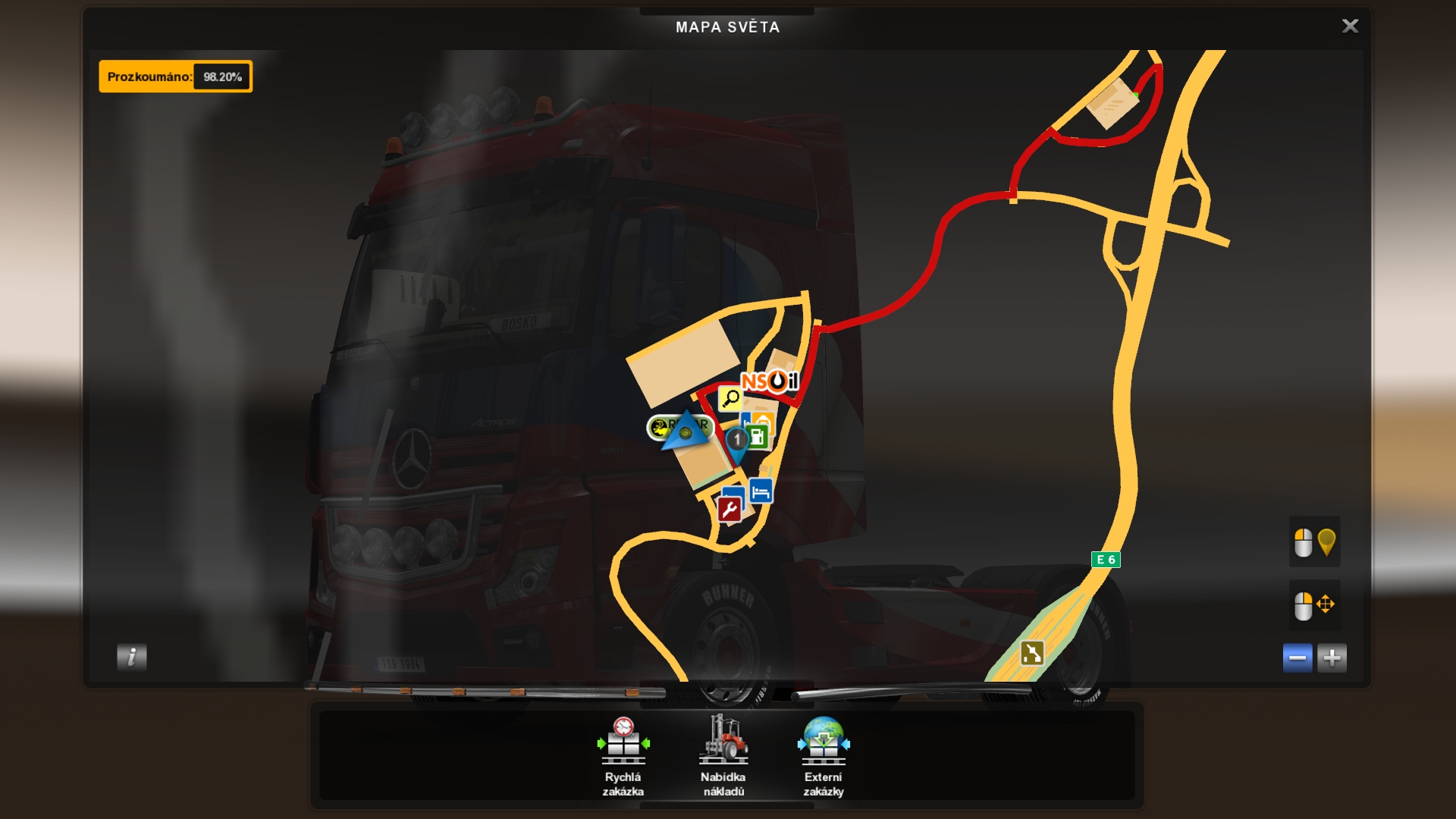Image resolution: width=1456 pixels, height=819 pixels.
Task: Click the blue player truck arrow
Action: click(685, 431)
